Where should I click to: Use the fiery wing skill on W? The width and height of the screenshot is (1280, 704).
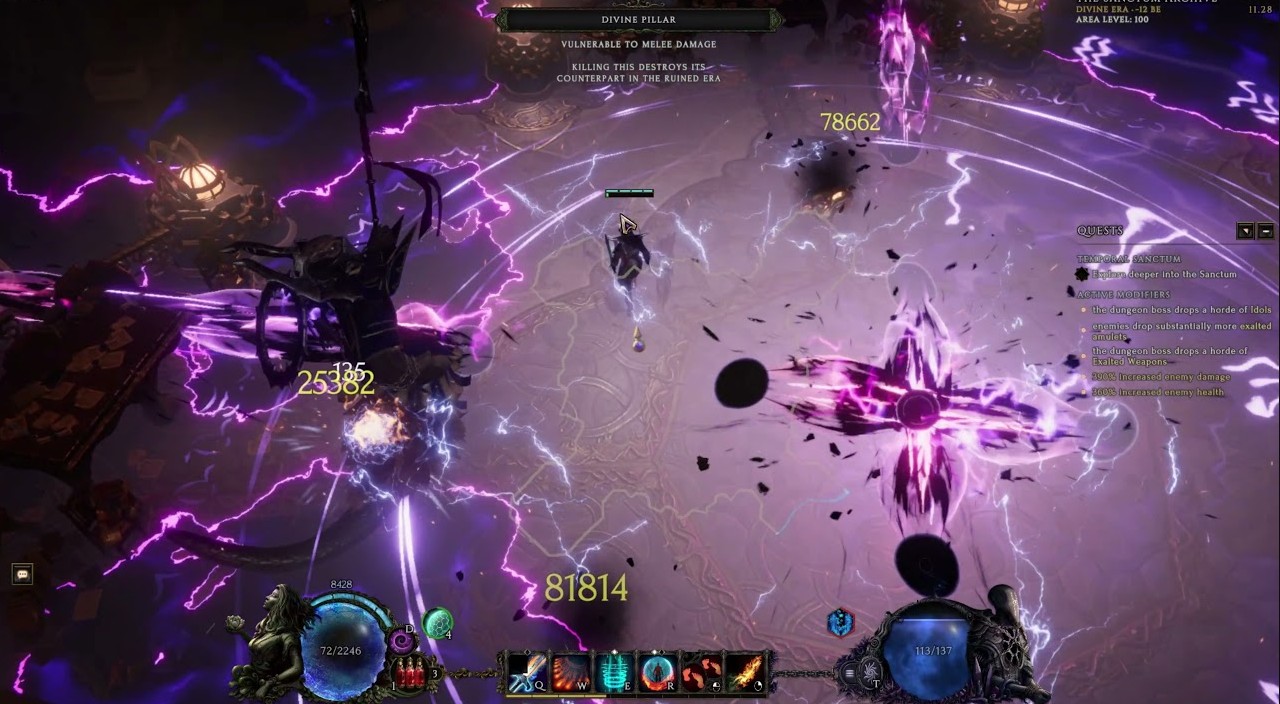(x=571, y=671)
